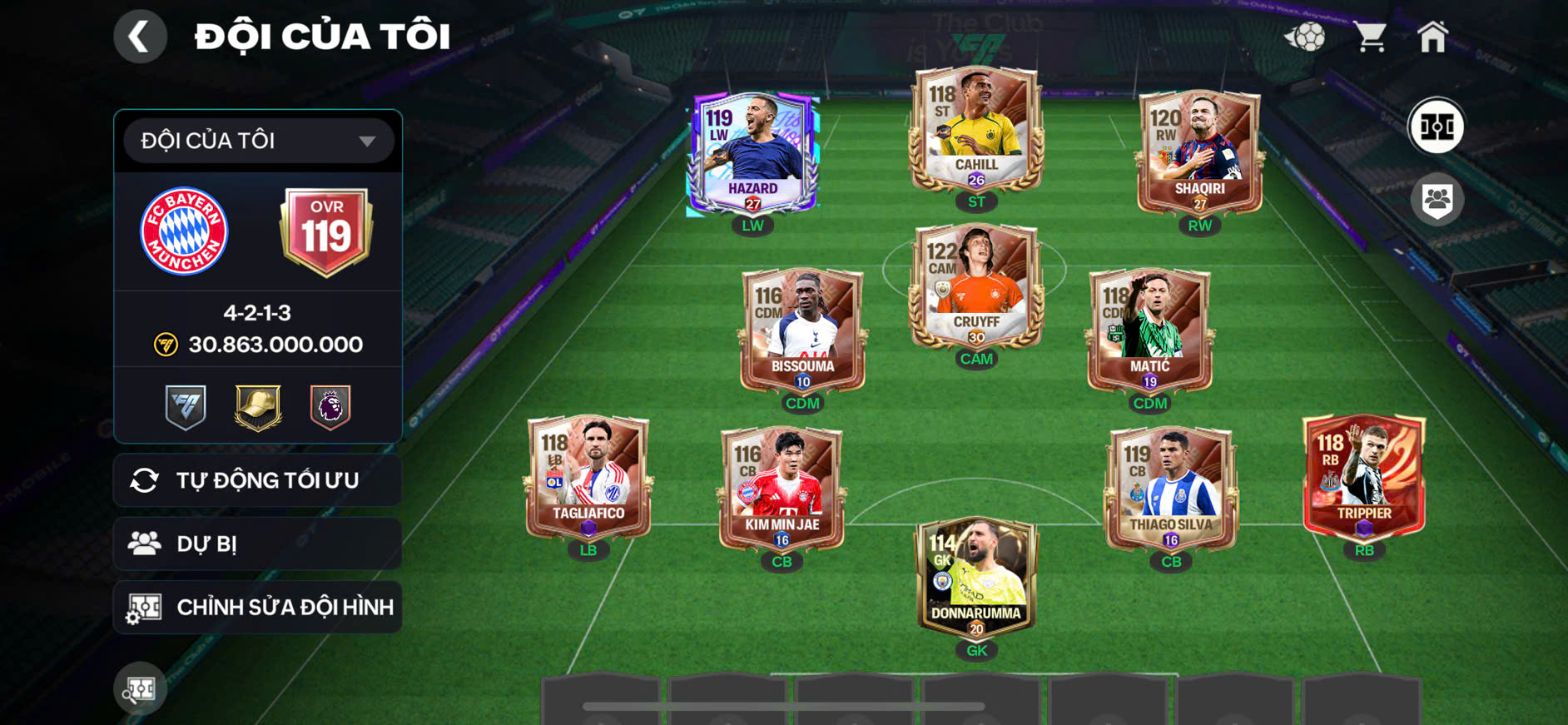The height and width of the screenshot is (725, 1568).
Task: Open CHỈNH SỬA ĐỘI HÌNH editor
Action: [x=257, y=607]
